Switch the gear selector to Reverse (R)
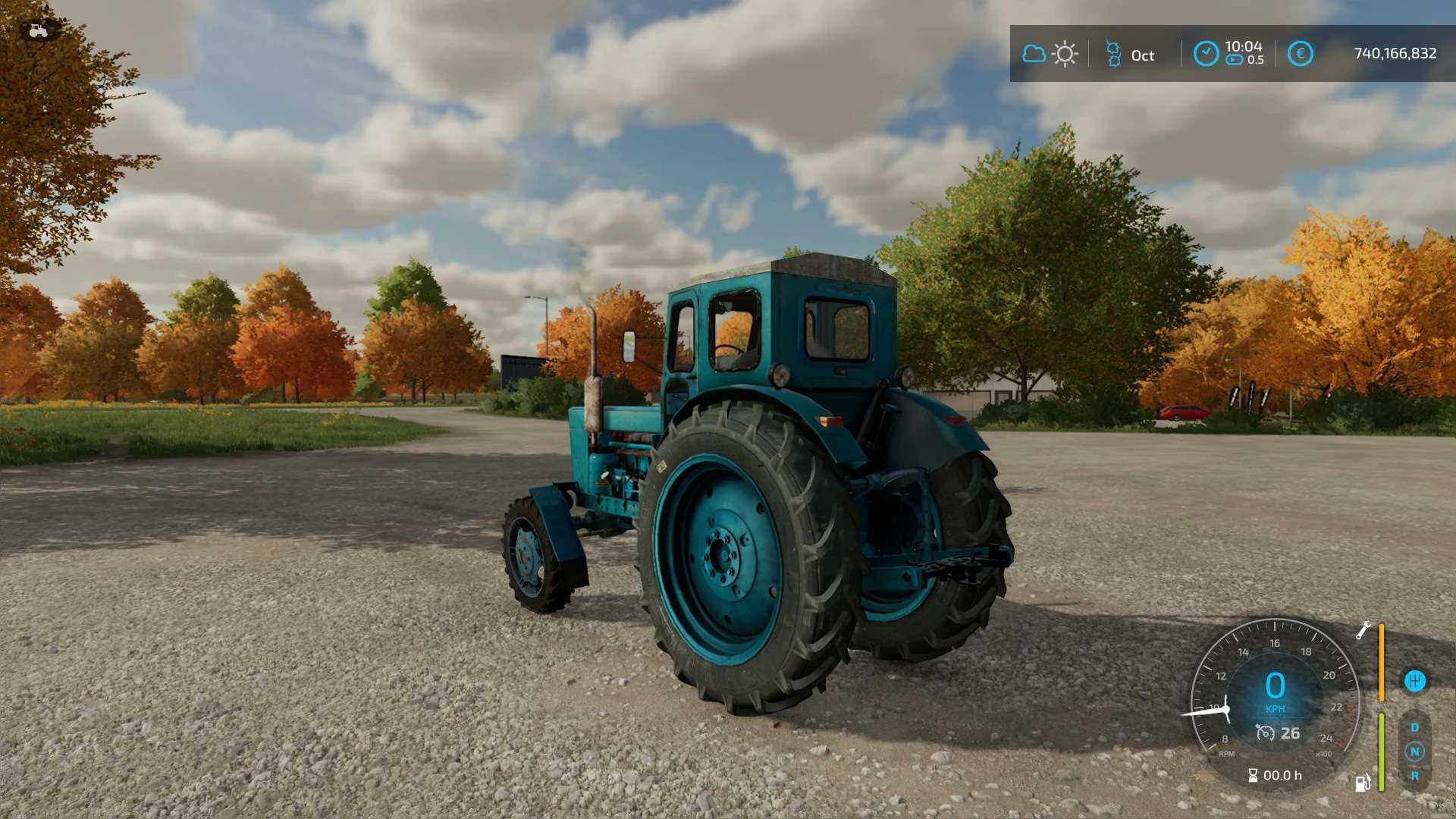 point(1414,776)
